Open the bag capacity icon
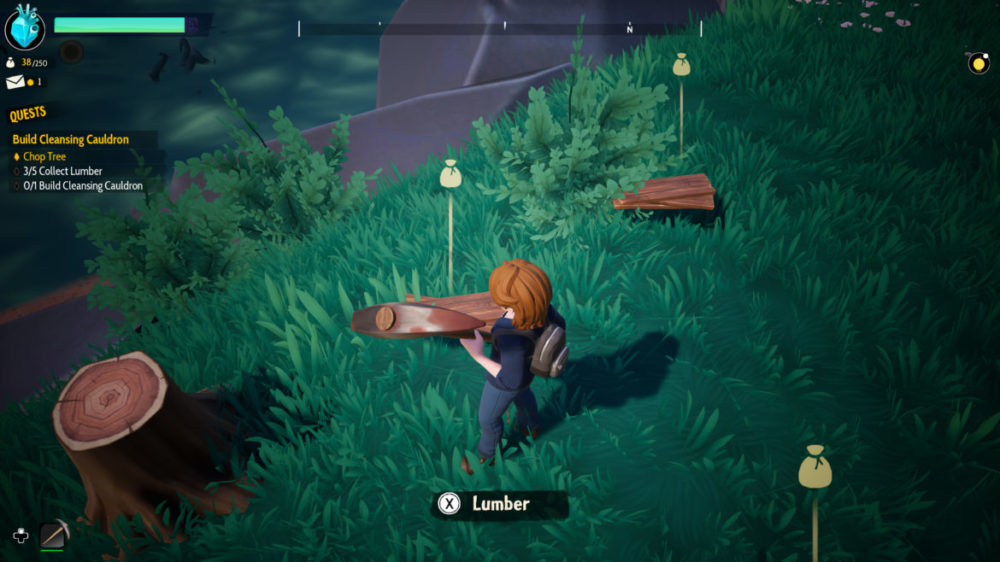1000x562 pixels. tap(10, 63)
